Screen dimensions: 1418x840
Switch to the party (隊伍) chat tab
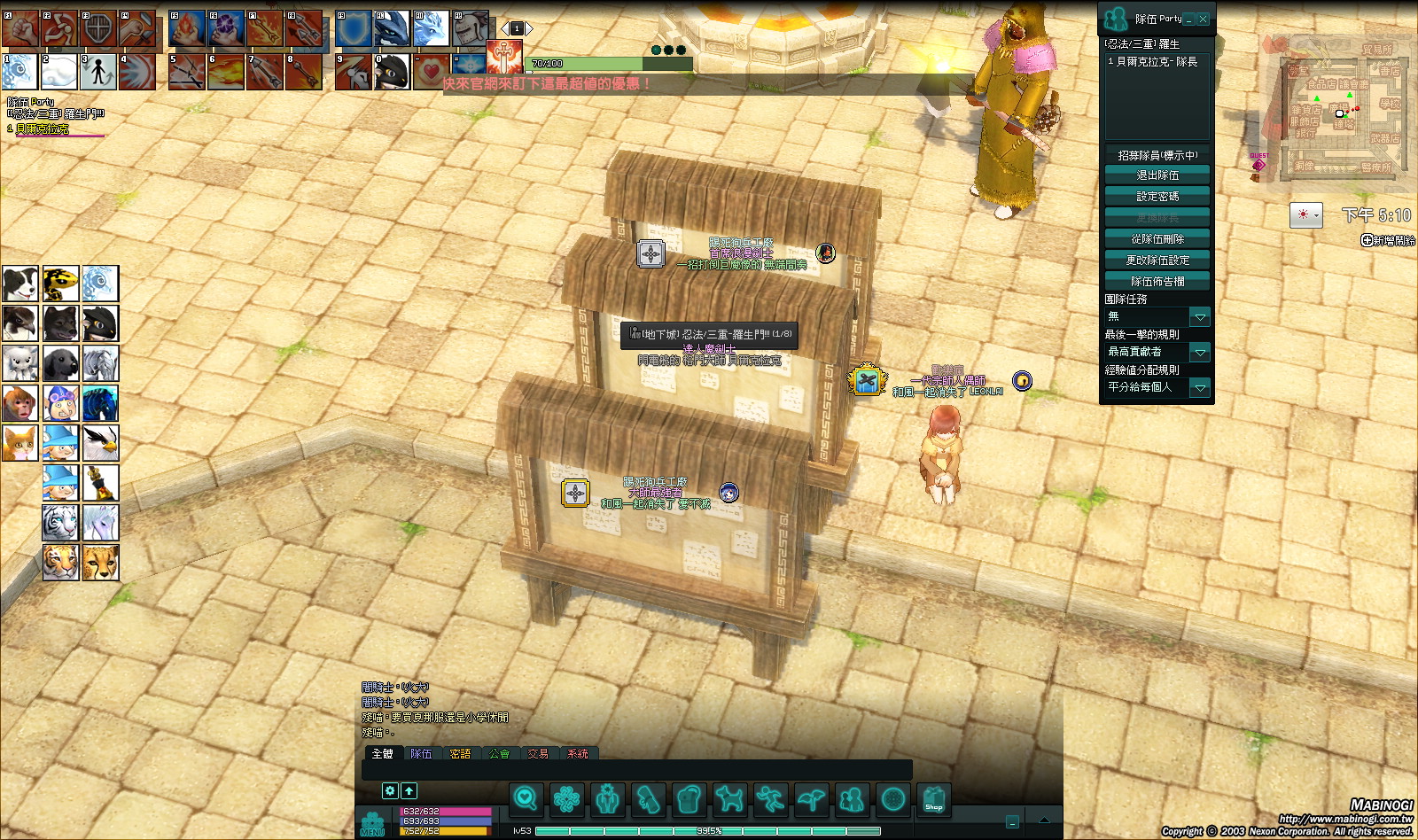pyautogui.click(x=421, y=754)
